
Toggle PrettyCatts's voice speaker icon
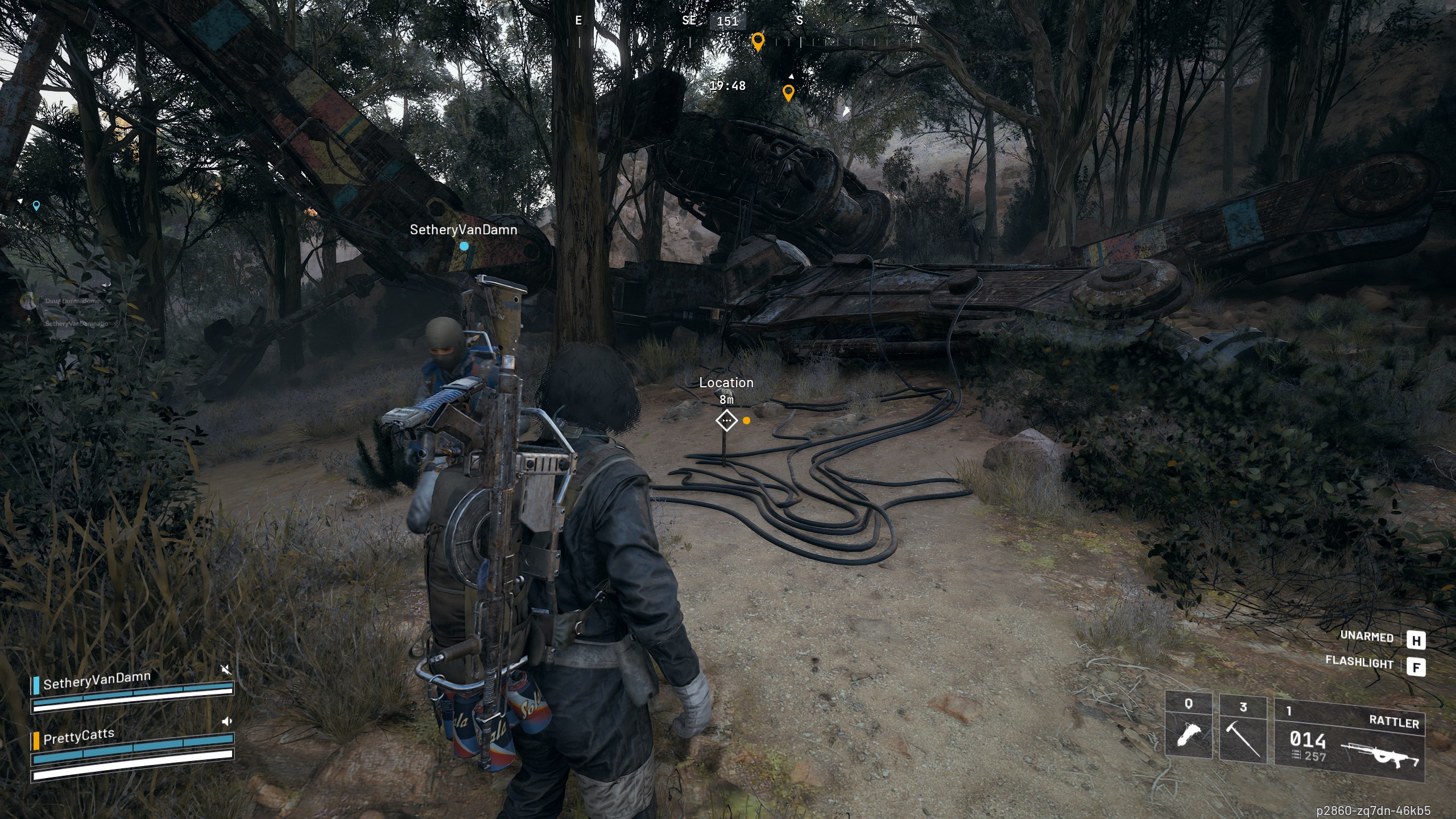pyautogui.click(x=226, y=722)
